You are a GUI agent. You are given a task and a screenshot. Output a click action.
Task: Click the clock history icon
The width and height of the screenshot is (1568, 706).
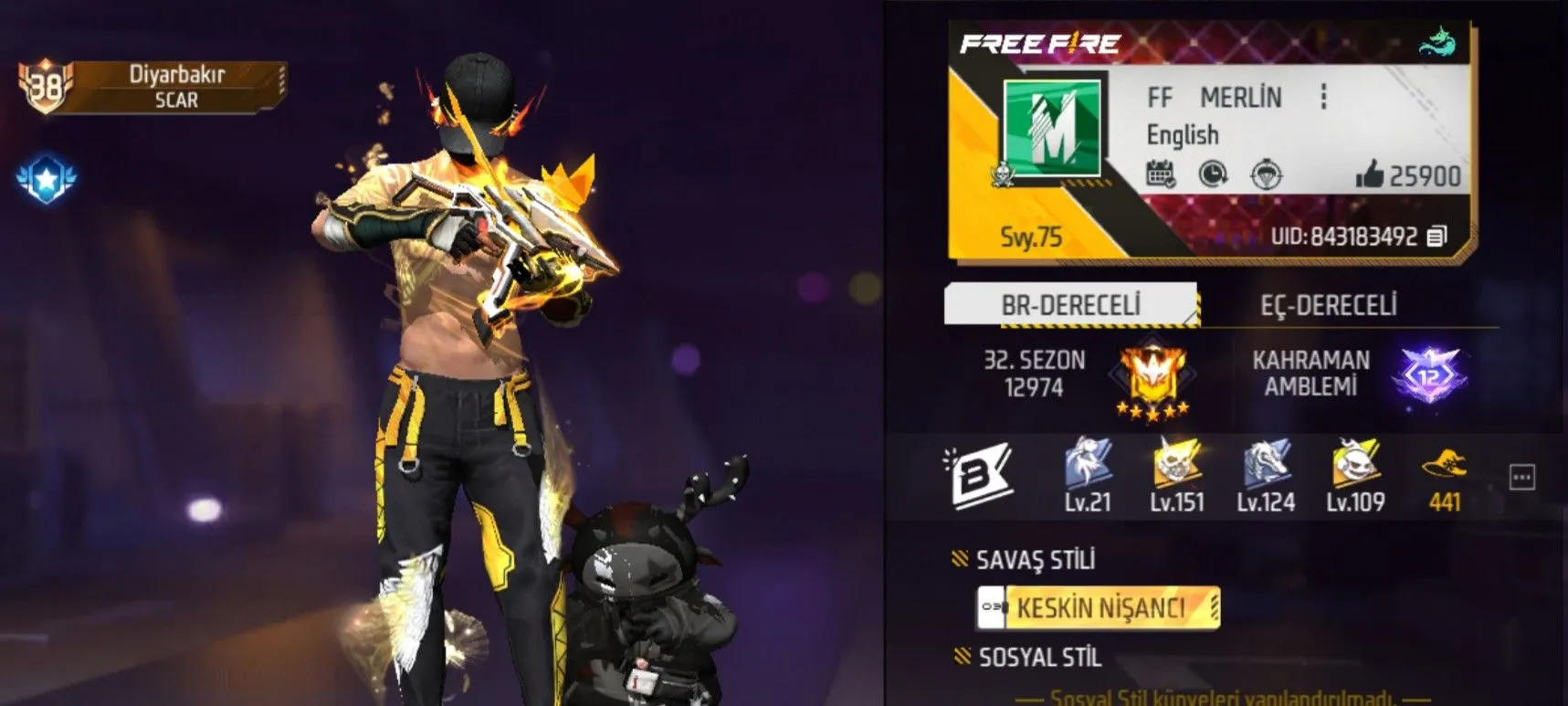point(1213,174)
